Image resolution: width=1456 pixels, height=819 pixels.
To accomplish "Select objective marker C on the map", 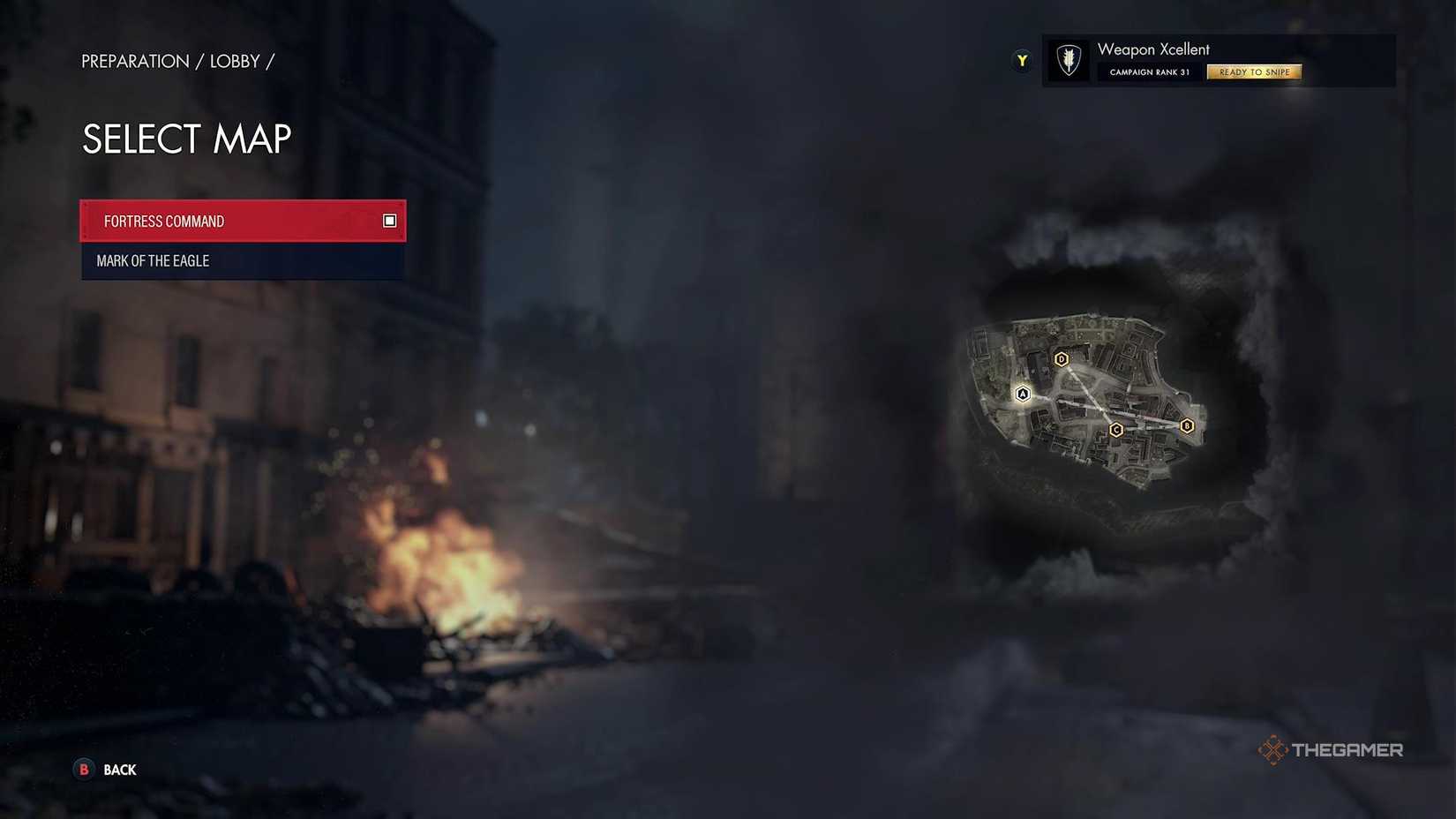I will (x=1116, y=429).
